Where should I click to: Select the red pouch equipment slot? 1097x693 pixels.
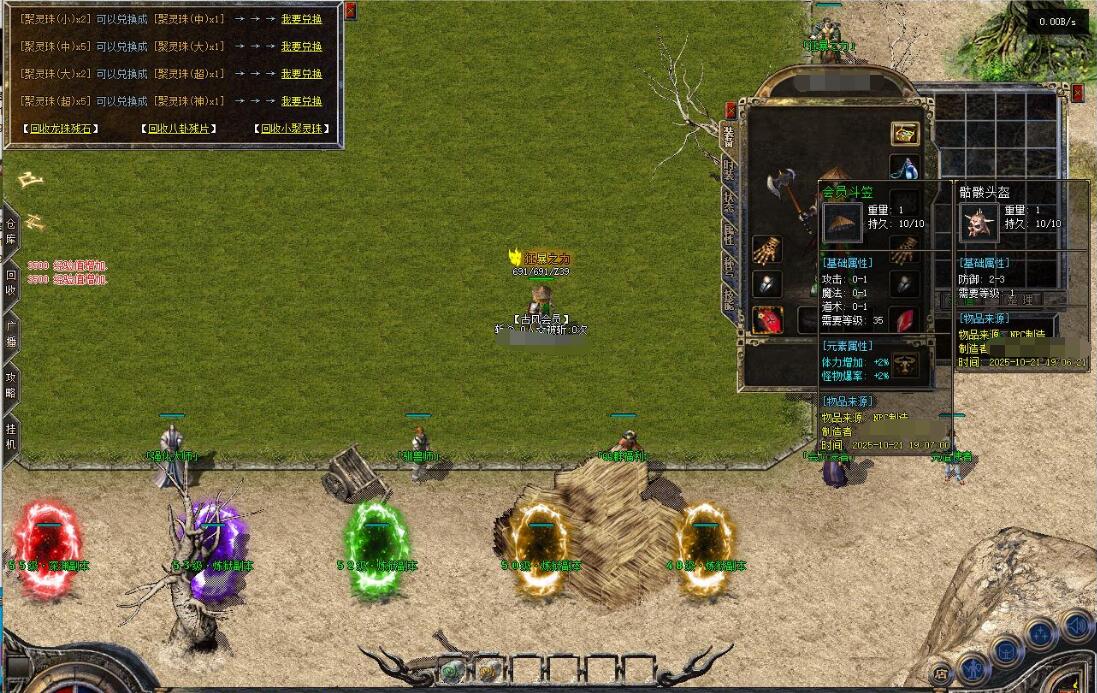click(767, 319)
